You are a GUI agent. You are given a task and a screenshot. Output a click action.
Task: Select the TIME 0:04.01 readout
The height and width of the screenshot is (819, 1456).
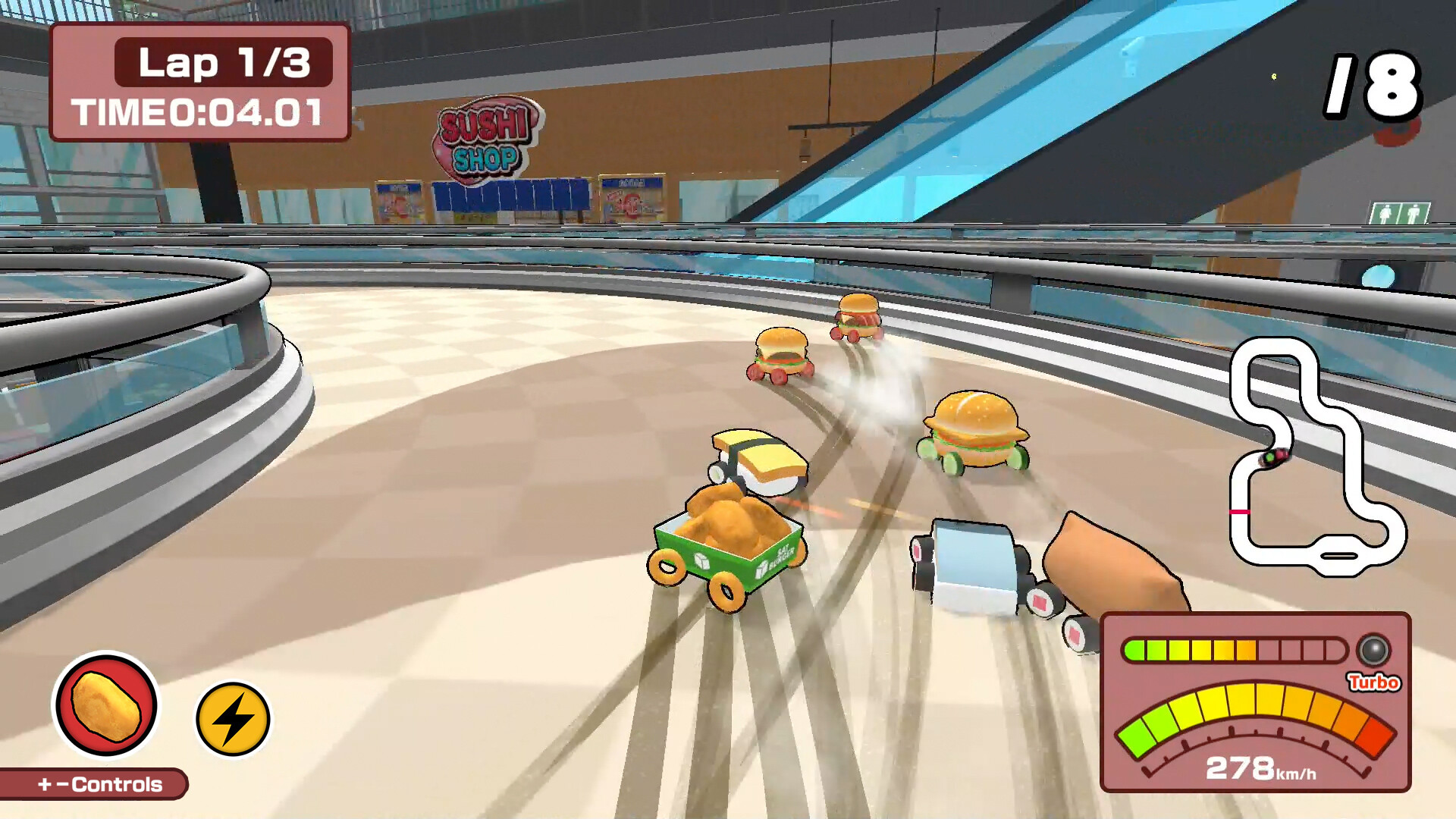pos(199,112)
